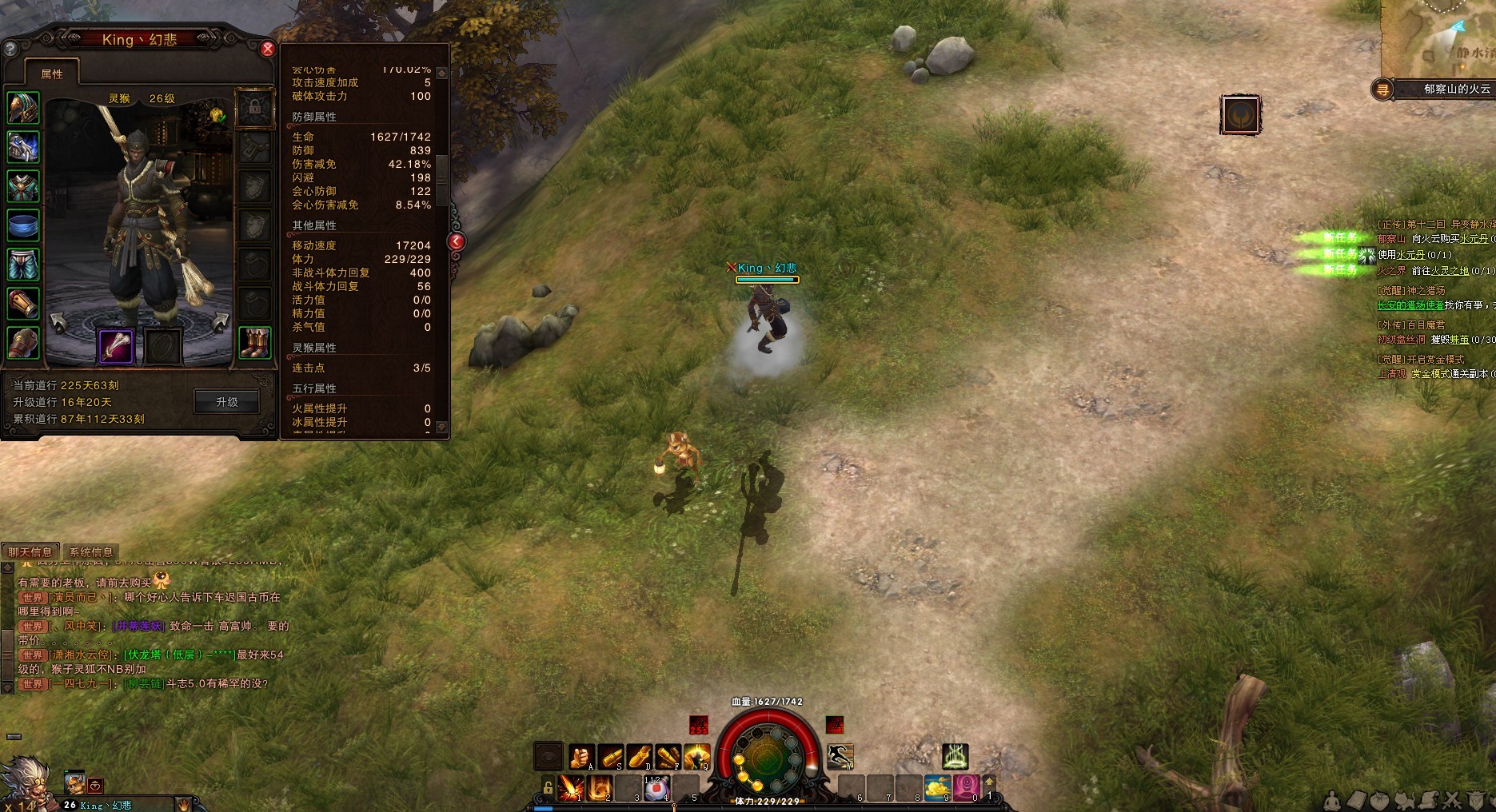Activate the golden cloud skill in slot 9
The width and height of the screenshot is (1496, 812).
coord(936,788)
